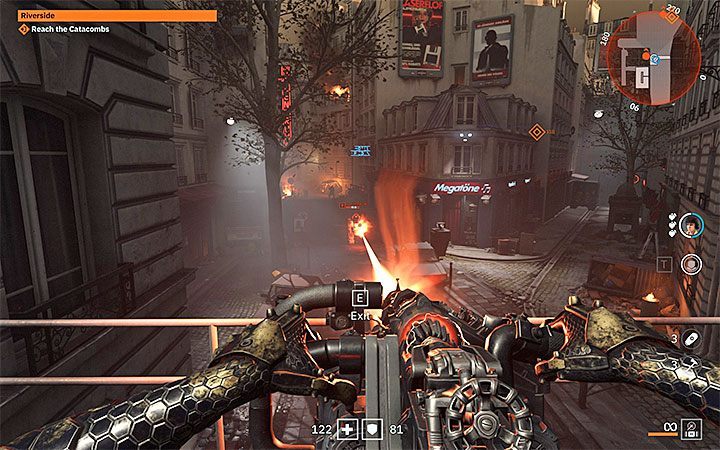Select the co-op partner portrait
720x450 pixels.
689,228
